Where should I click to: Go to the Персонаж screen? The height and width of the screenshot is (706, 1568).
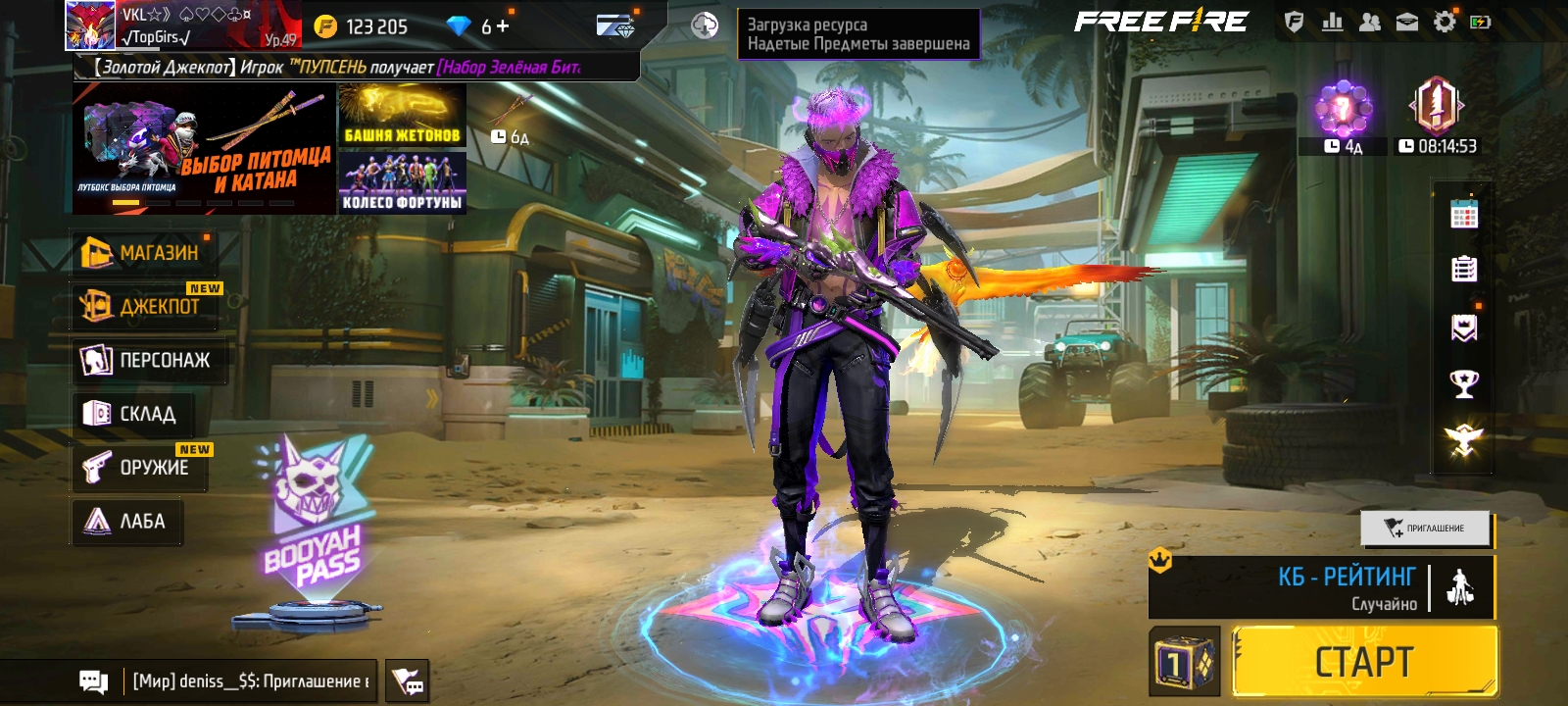tap(149, 360)
